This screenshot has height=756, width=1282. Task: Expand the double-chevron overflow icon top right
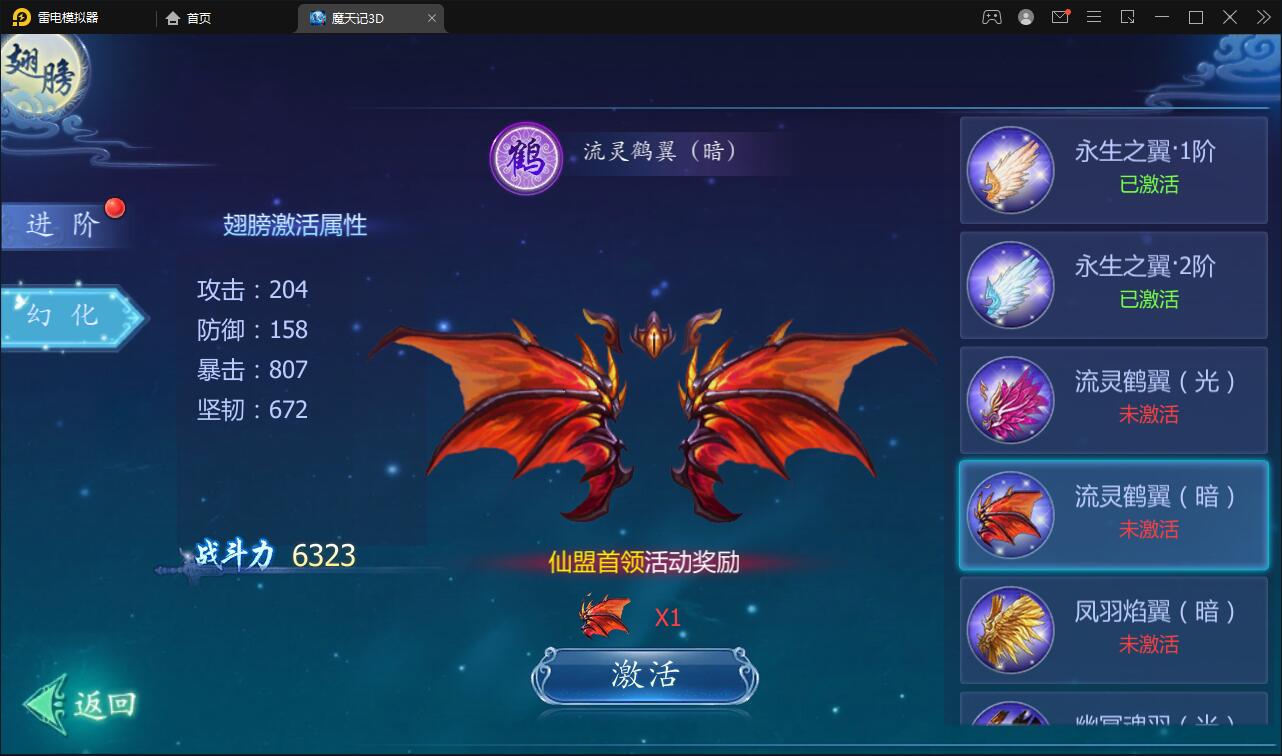coord(1265,16)
